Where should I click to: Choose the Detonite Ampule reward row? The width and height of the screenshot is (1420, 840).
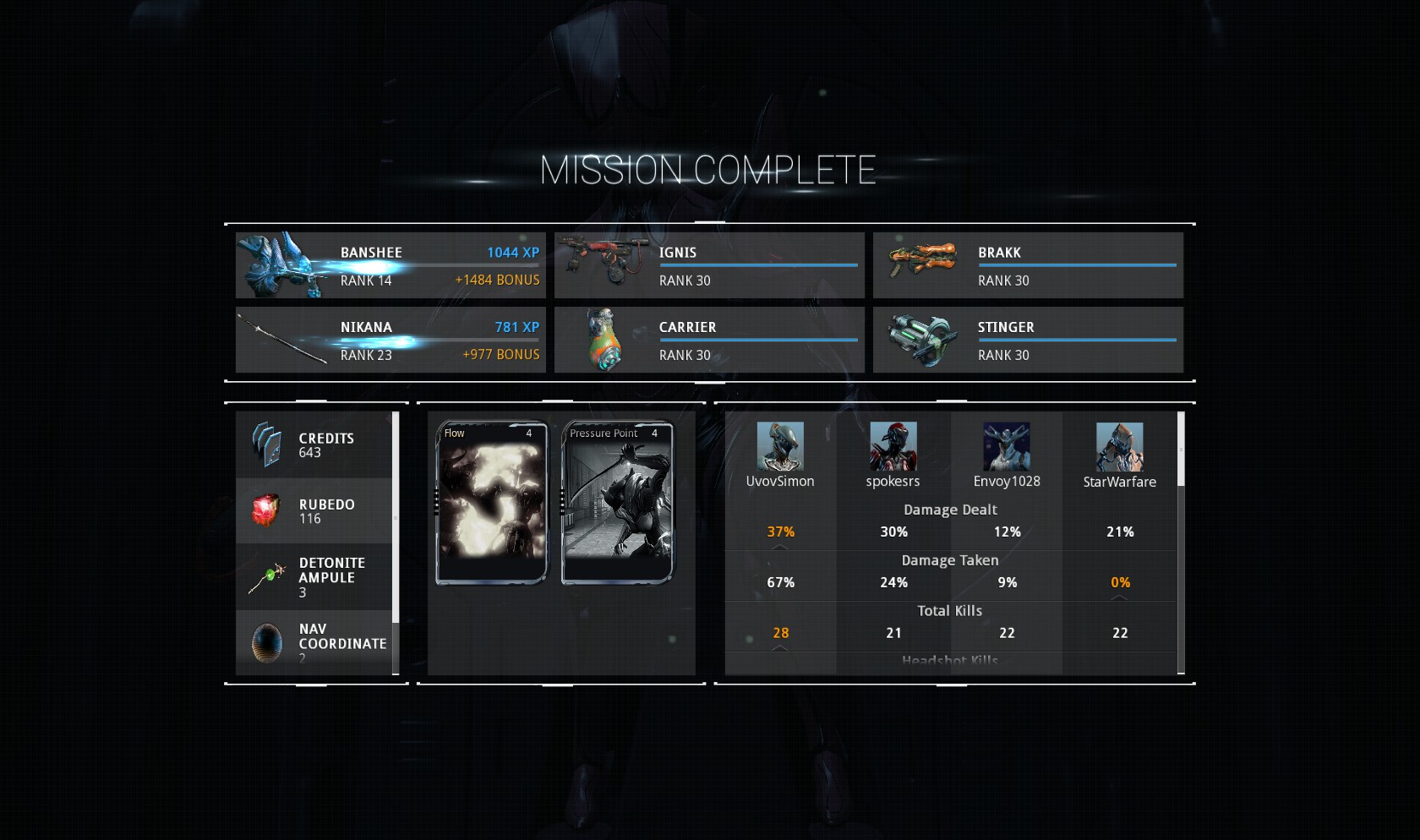tap(314, 577)
